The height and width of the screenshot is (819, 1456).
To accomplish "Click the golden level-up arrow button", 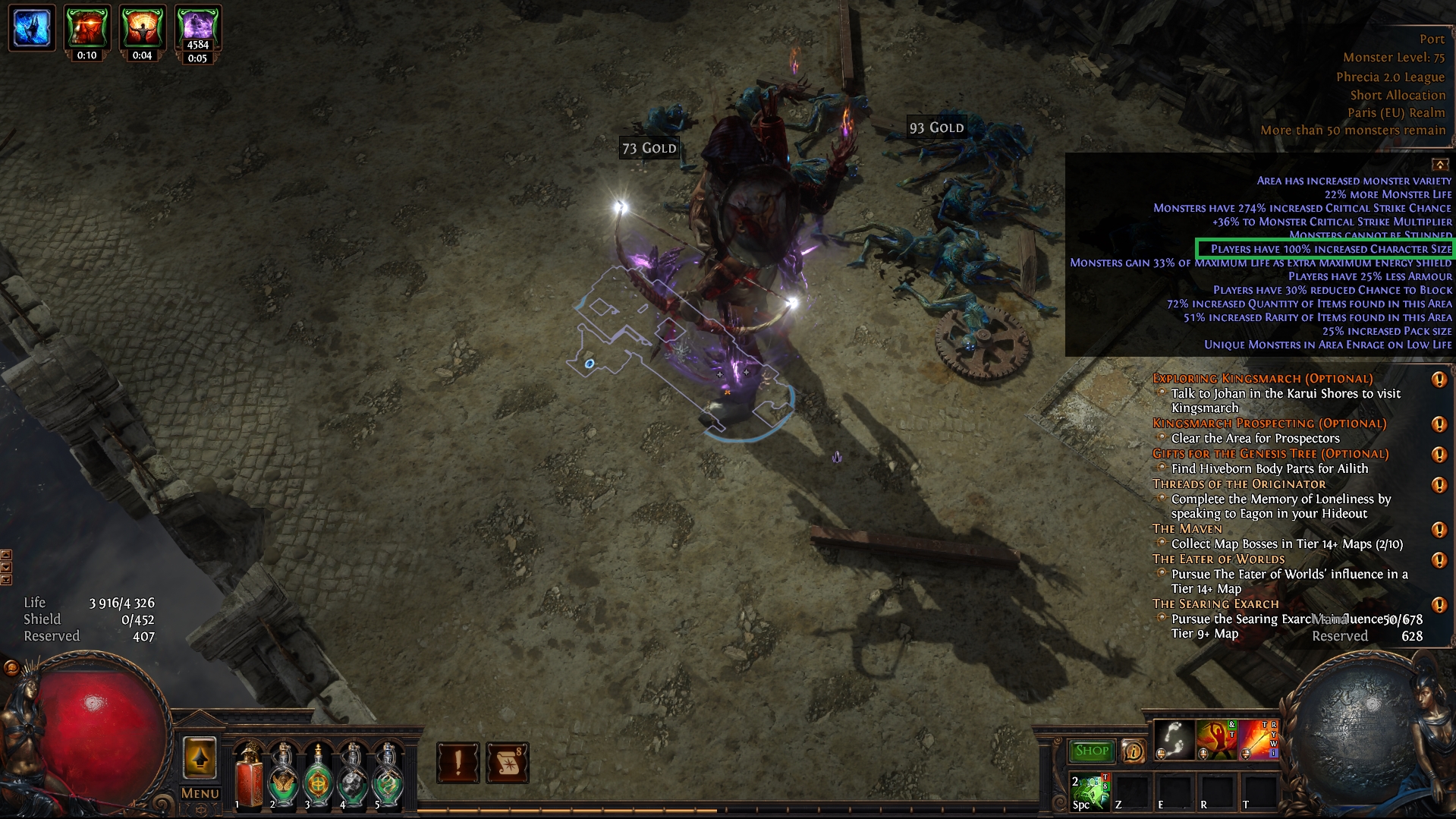I will click(x=200, y=758).
